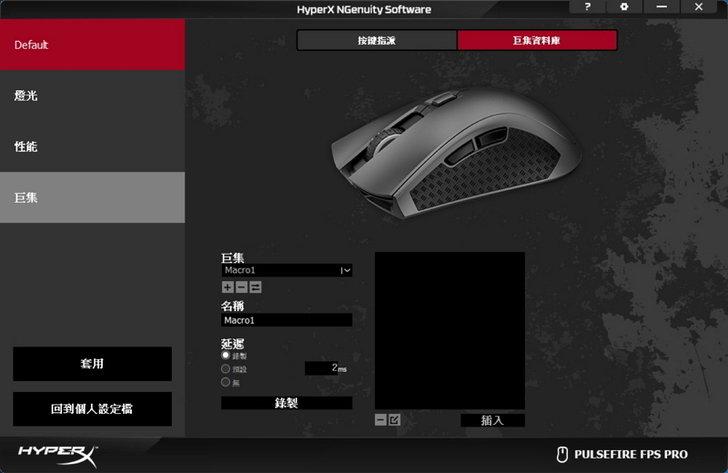Click the 插入 insert button
The width and height of the screenshot is (728, 473).
(492, 420)
